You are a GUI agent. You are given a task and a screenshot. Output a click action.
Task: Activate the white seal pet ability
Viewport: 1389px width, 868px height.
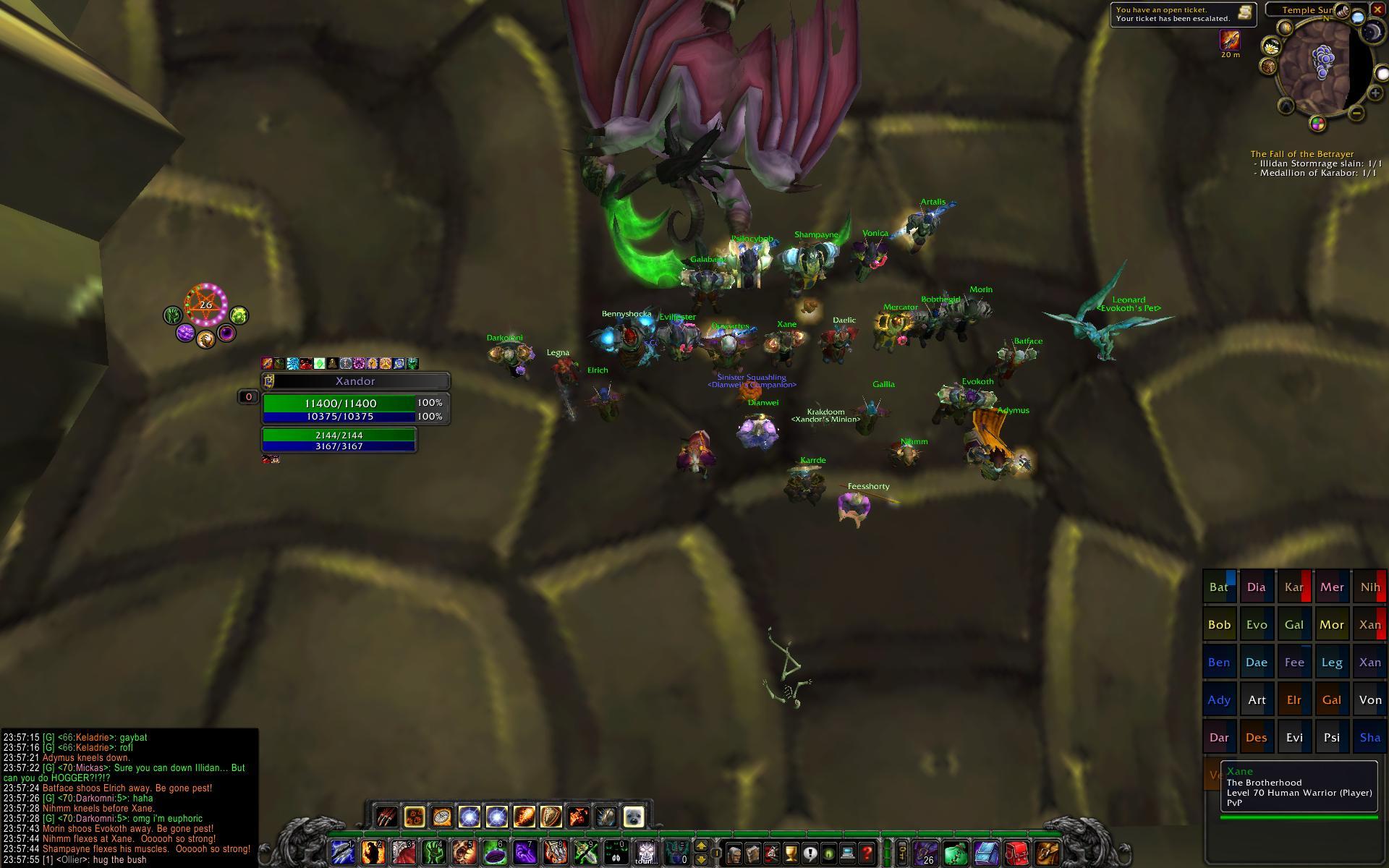coord(633,817)
